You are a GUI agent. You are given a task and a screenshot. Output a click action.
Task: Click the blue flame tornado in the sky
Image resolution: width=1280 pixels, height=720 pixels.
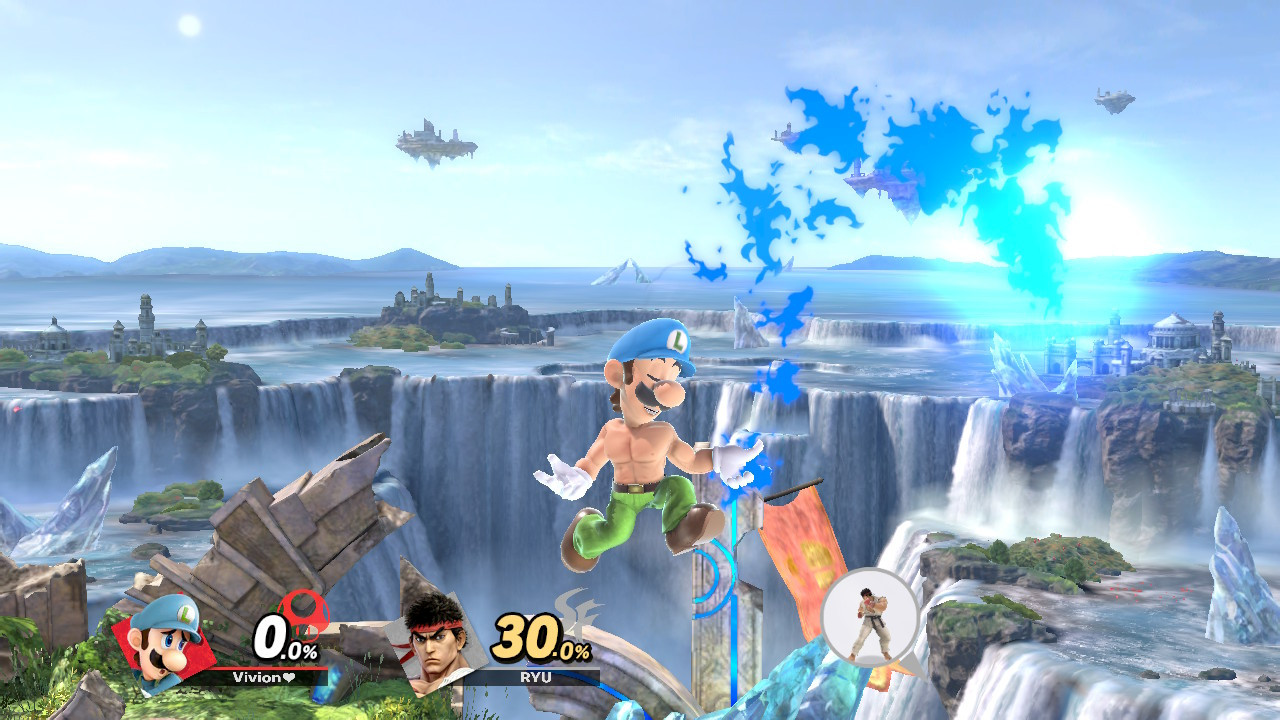(x=900, y=160)
